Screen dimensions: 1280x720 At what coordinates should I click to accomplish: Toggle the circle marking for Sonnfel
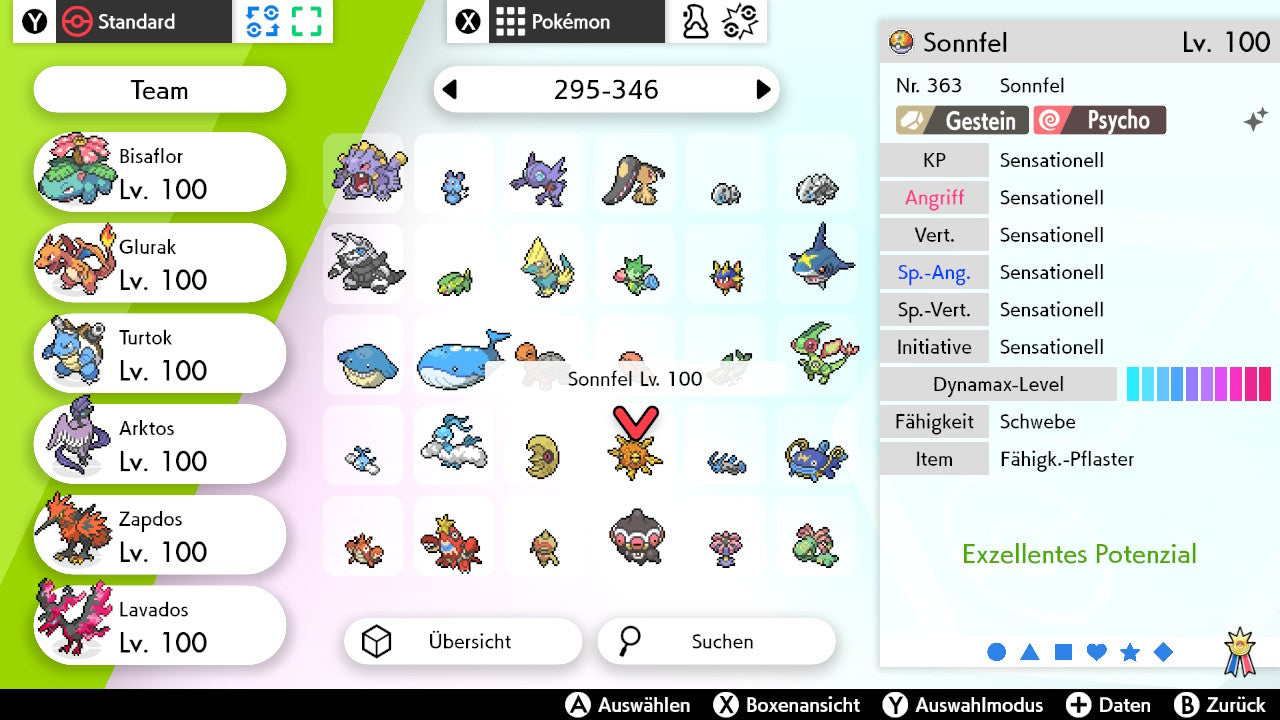click(997, 651)
